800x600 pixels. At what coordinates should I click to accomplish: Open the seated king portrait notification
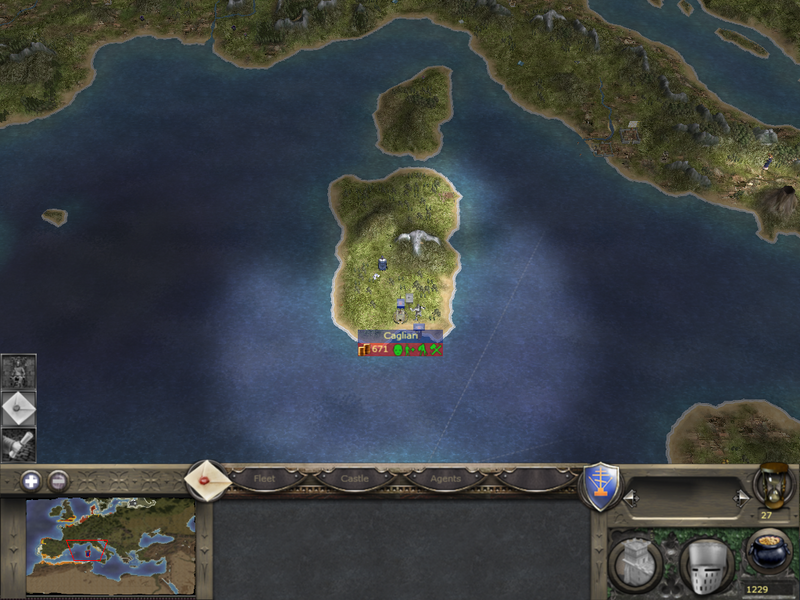(x=18, y=372)
